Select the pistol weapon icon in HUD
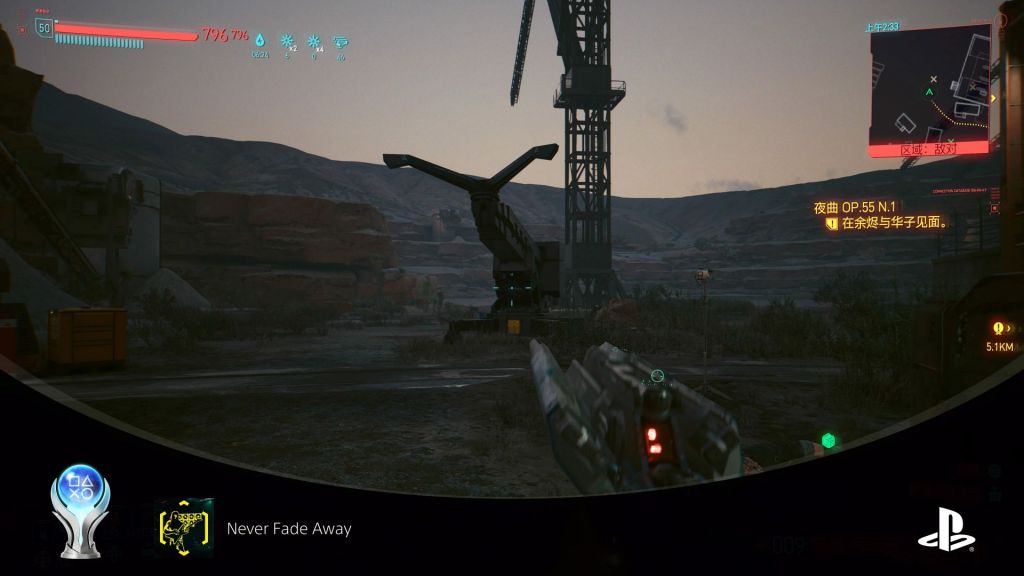Viewport: 1024px width, 576px height. (x=341, y=42)
